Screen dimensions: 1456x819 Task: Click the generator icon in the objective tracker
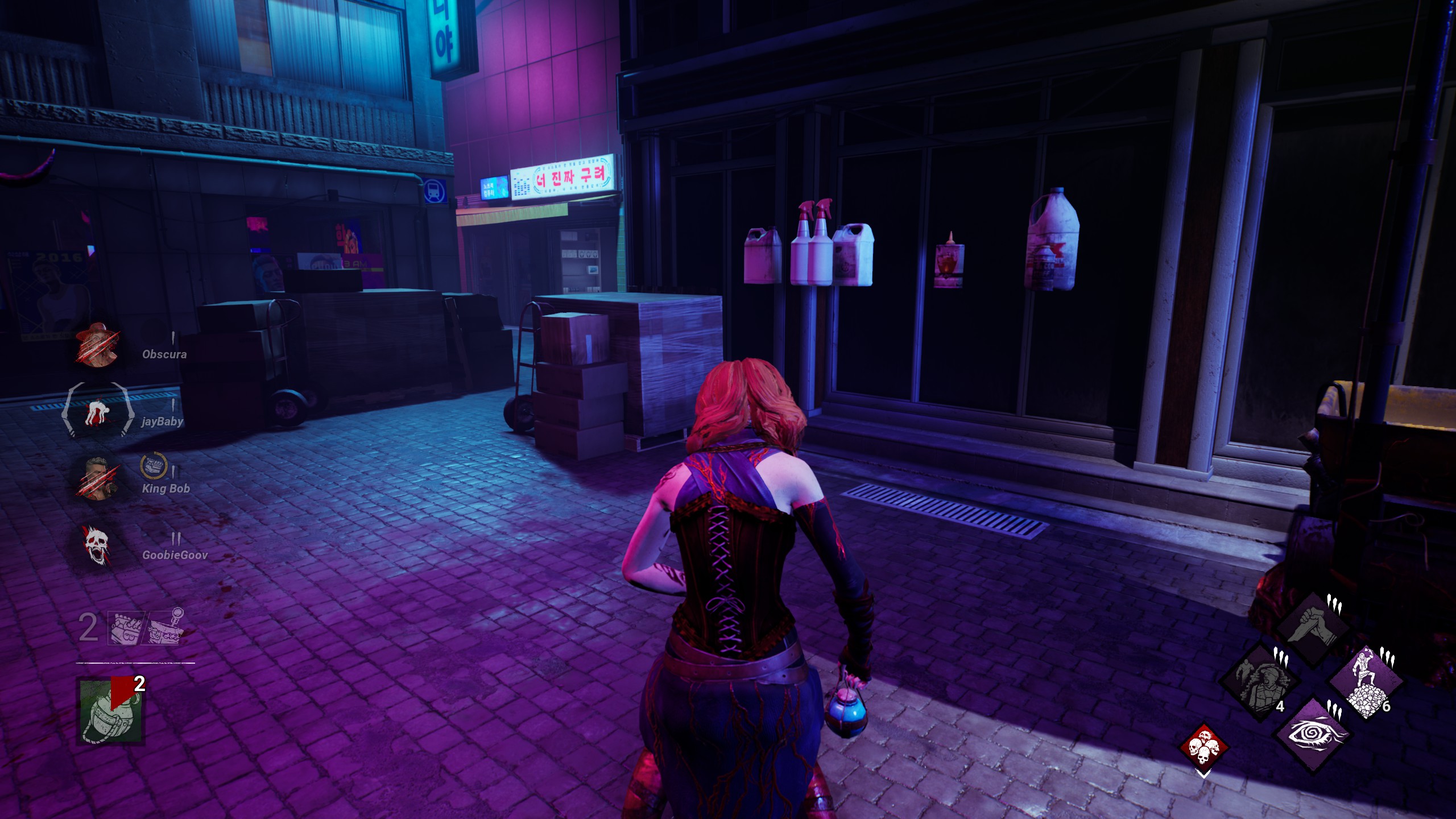pyautogui.click(x=126, y=629)
